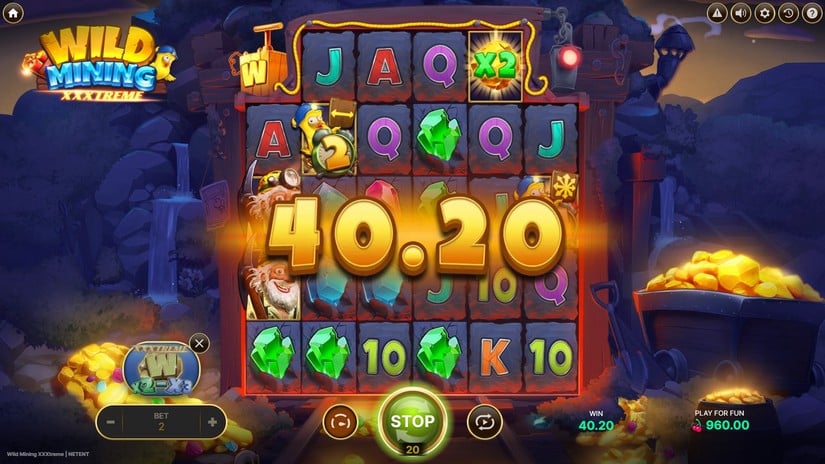Viewport: 825px width, 464px height.
Task: Open the gear settings menu
Action: (x=765, y=13)
